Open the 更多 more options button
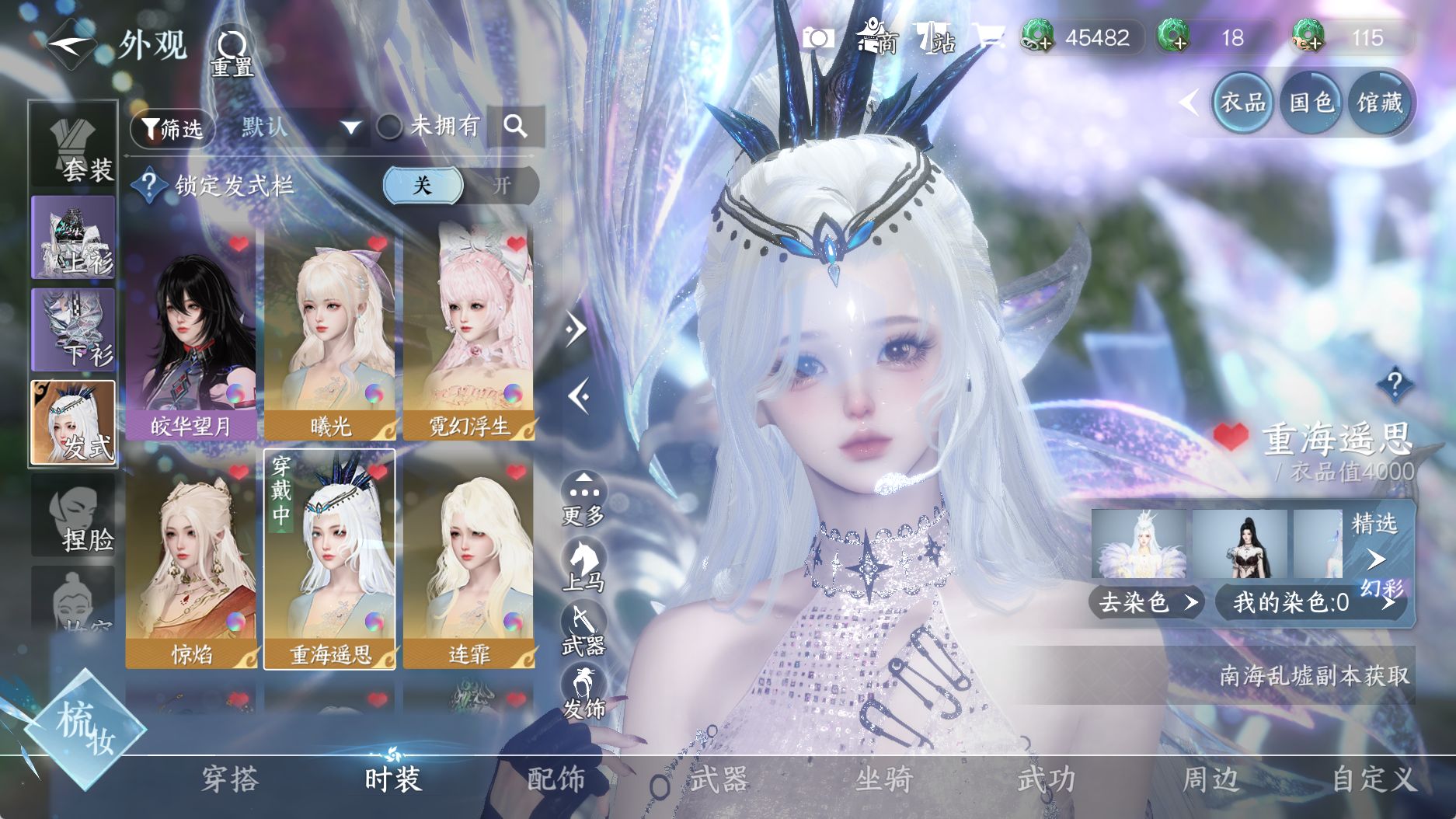This screenshot has width=1456, height=819. (x=583, y=499)
